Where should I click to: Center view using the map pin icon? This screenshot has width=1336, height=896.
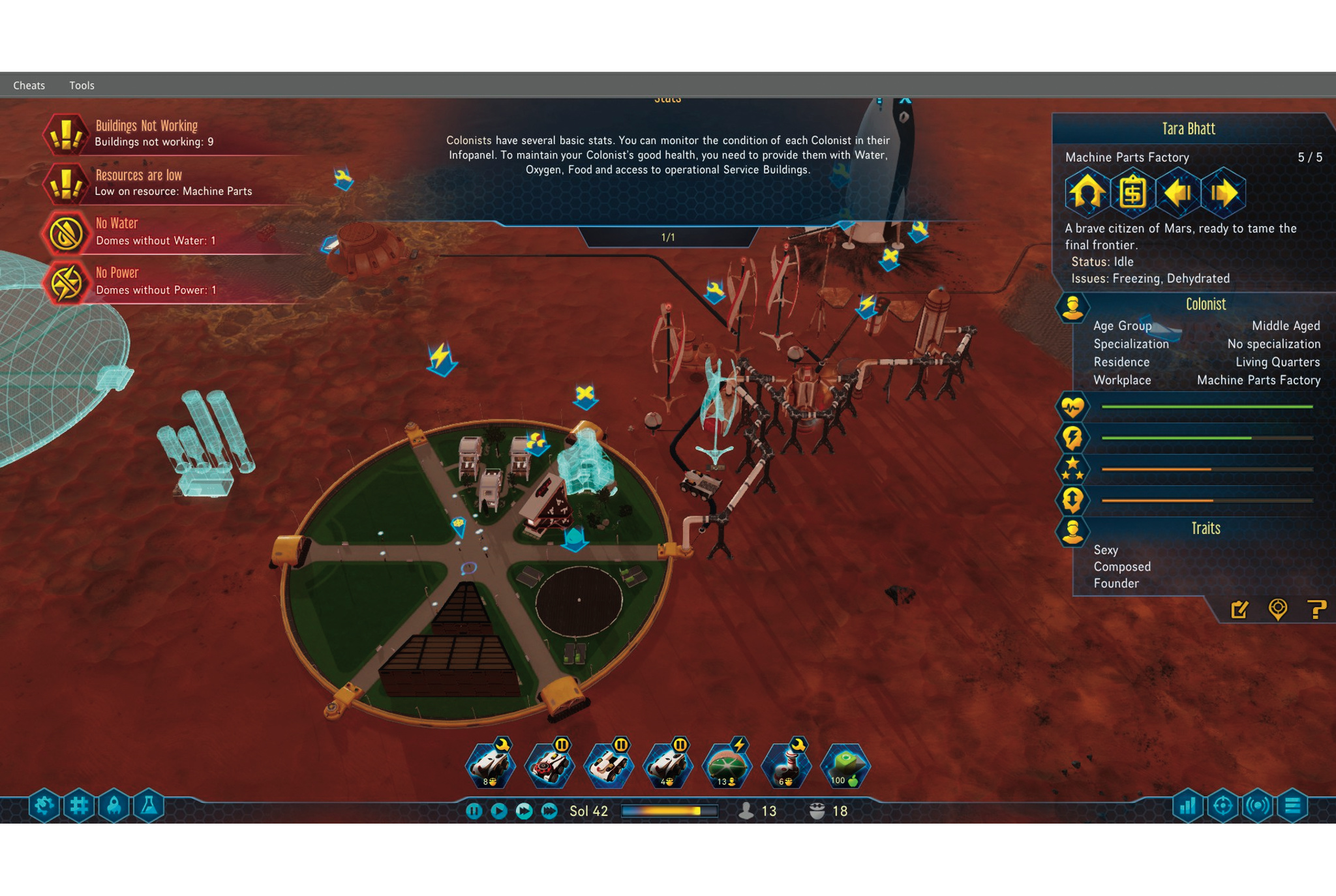(1277, 610)
